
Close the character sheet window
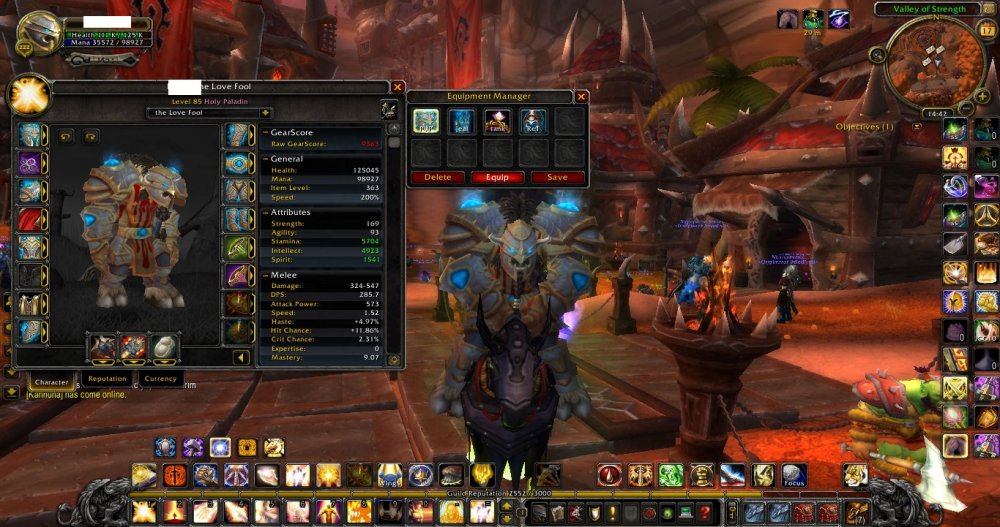[x=398, y=87]
